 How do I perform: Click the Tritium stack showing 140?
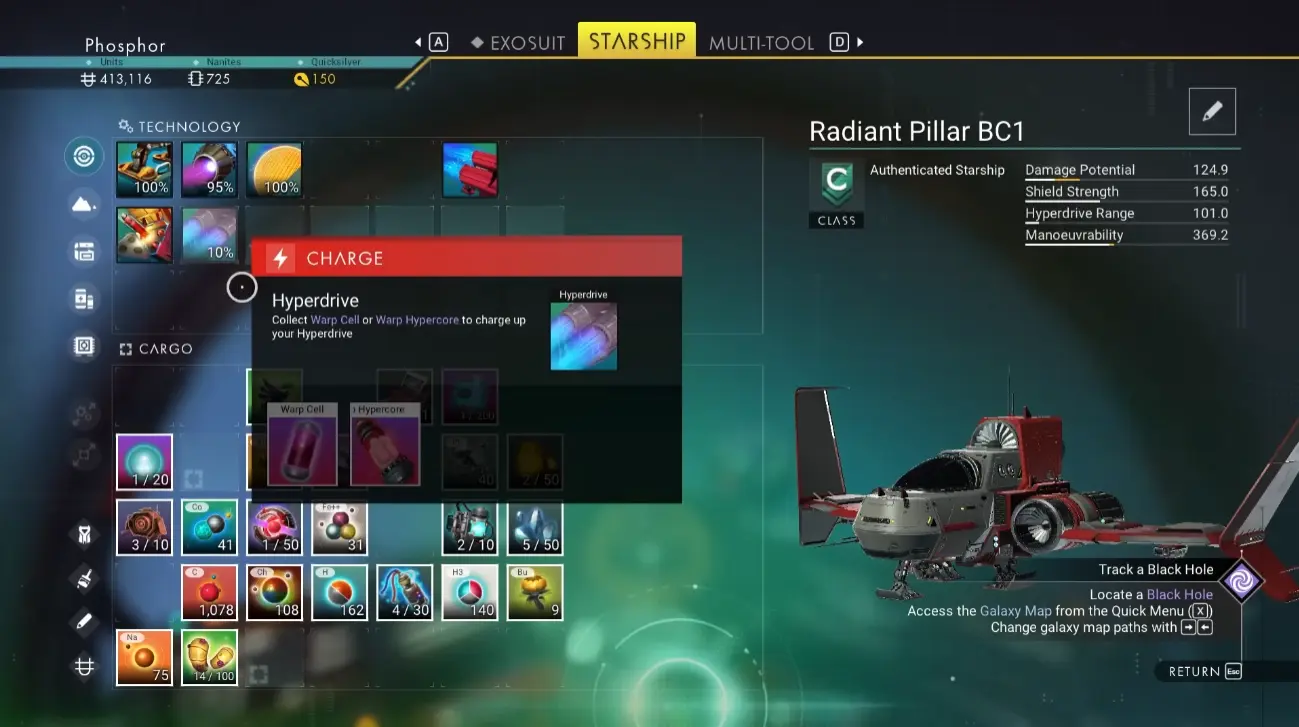click(470, 592)
